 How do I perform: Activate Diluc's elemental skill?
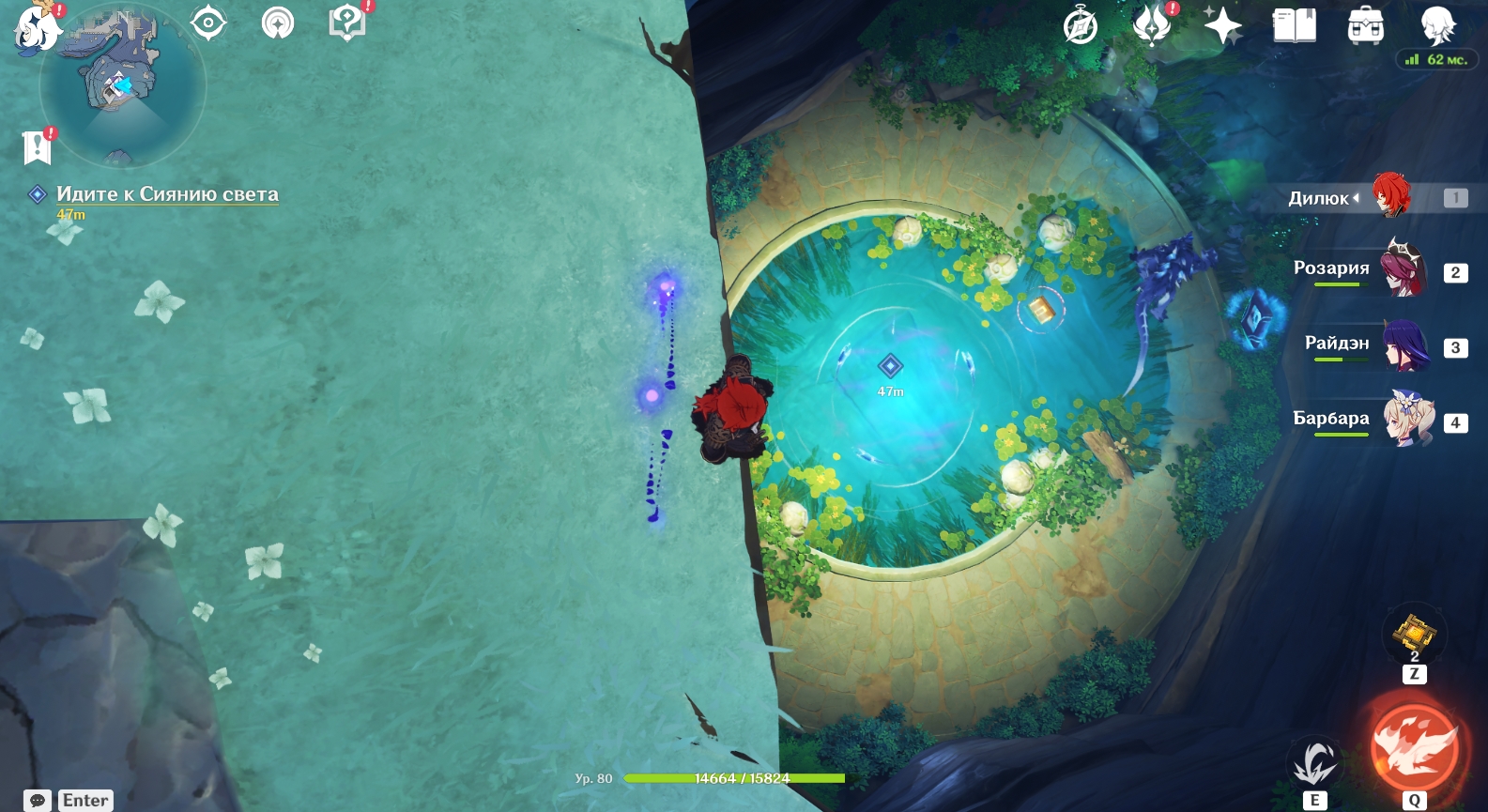[1314, 762]
